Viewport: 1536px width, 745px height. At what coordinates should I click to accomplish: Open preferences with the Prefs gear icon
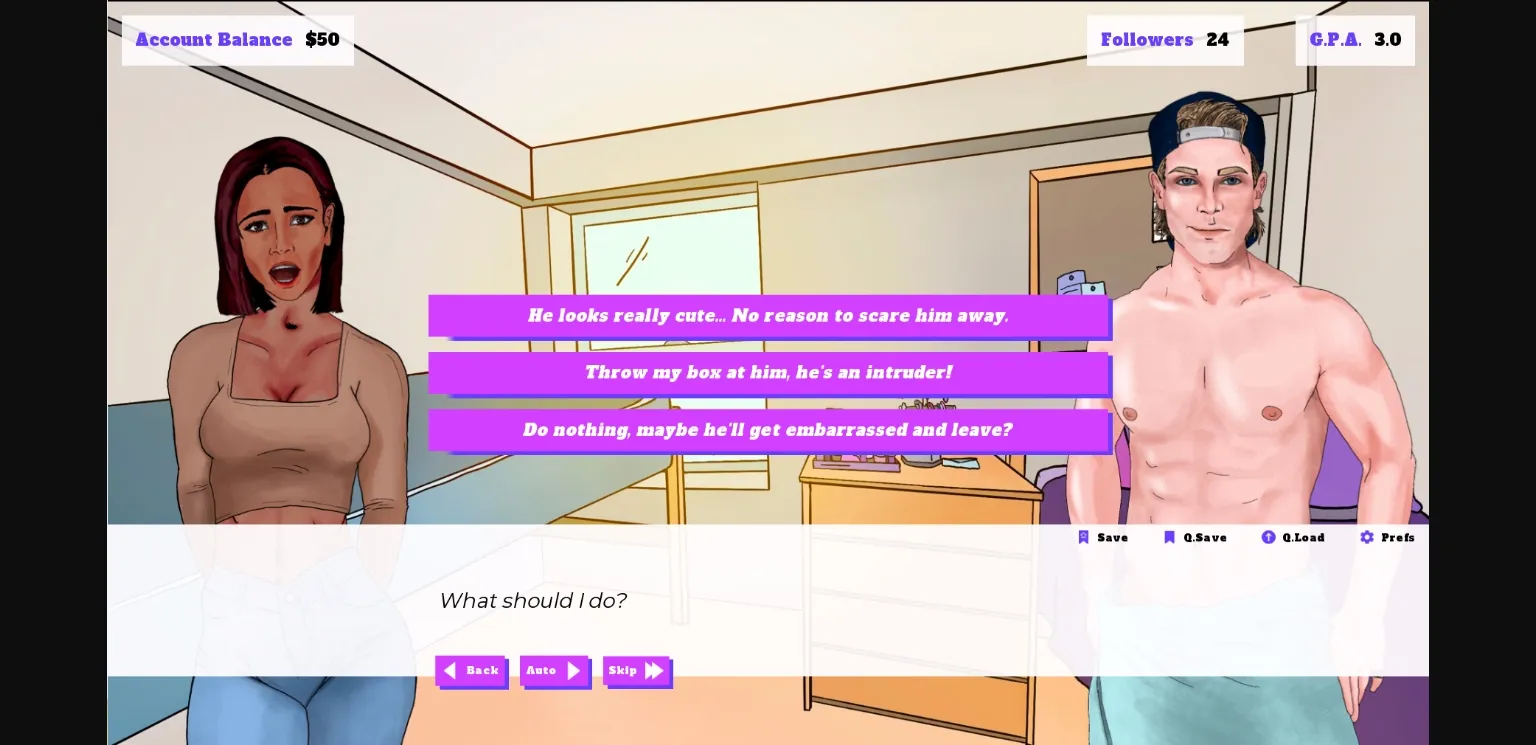(x=1367, y=537)
